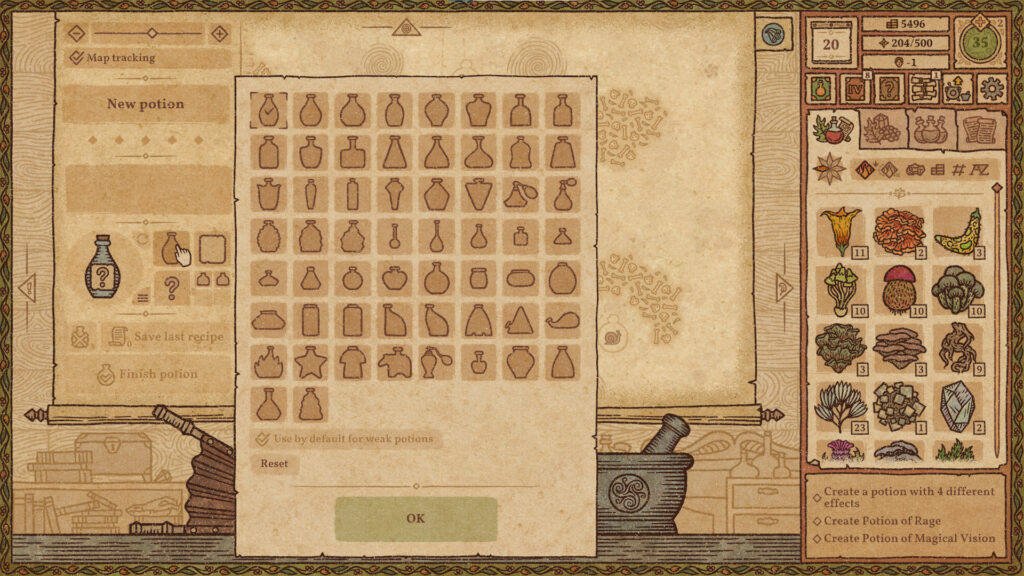Choose the star-shaped bottle
This screenshot has width=1024, height=576.
(x=311, y=362)
